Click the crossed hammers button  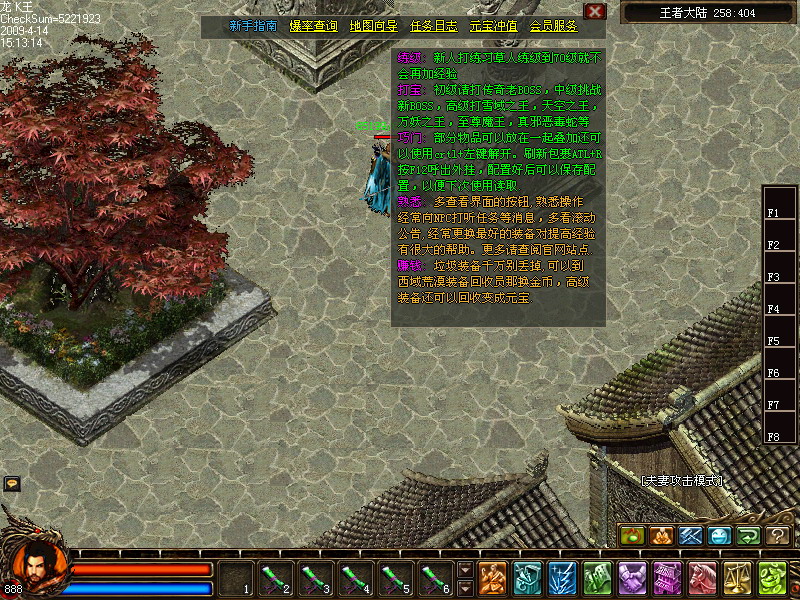pos(691,536)
